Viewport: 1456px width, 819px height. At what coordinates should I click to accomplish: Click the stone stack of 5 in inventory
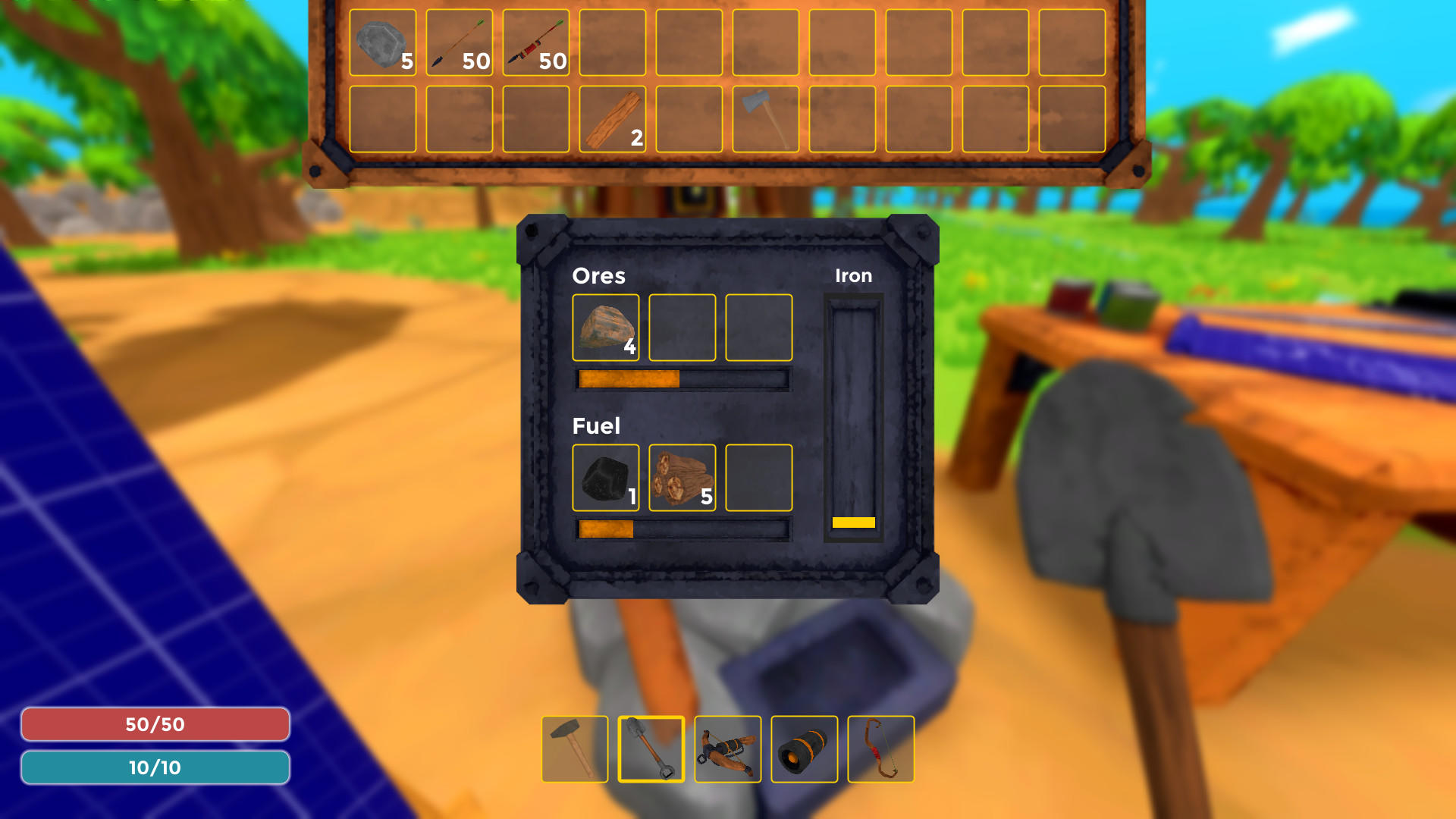(382, 42)
